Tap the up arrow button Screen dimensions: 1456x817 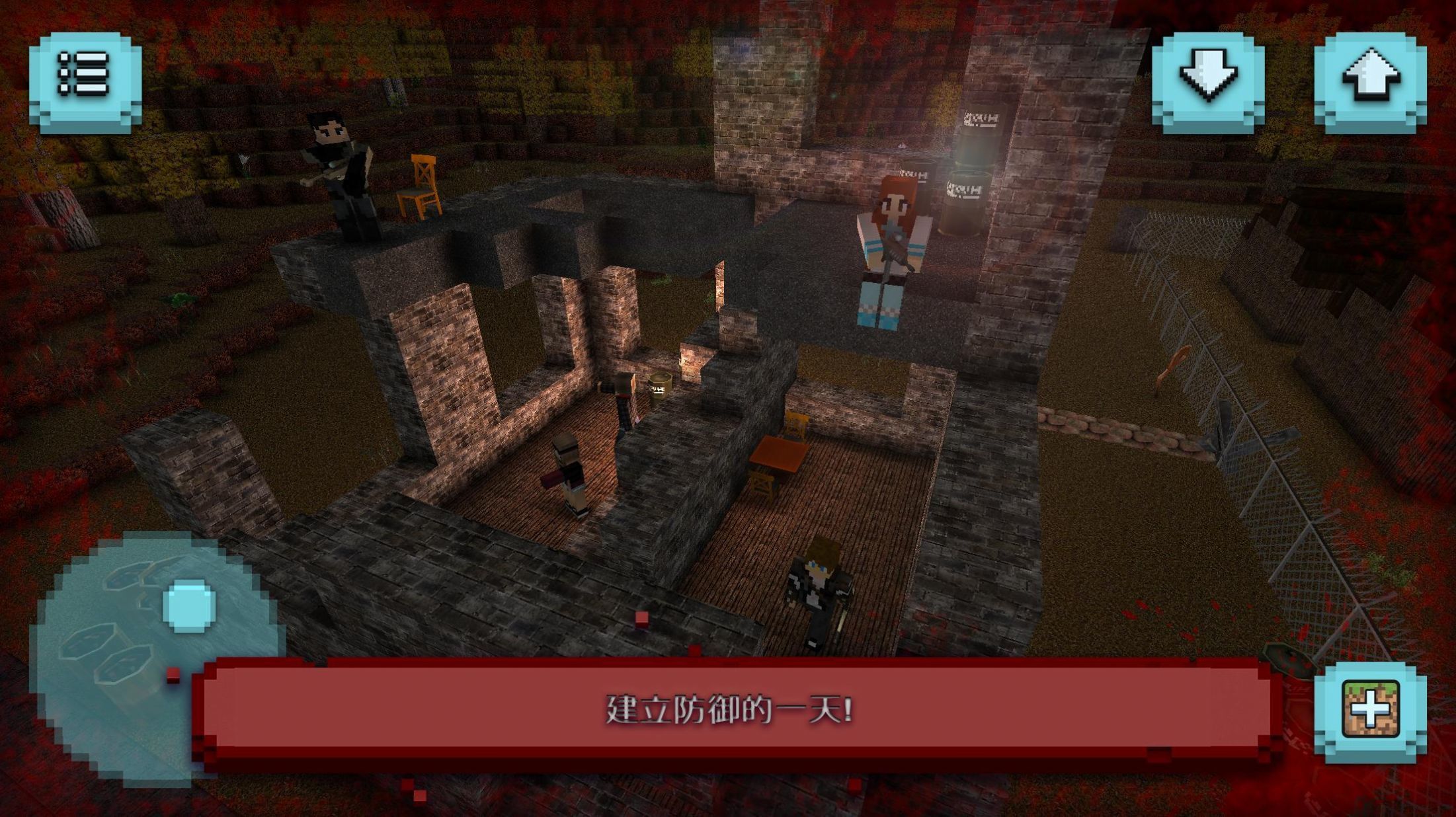(1370, 81)
